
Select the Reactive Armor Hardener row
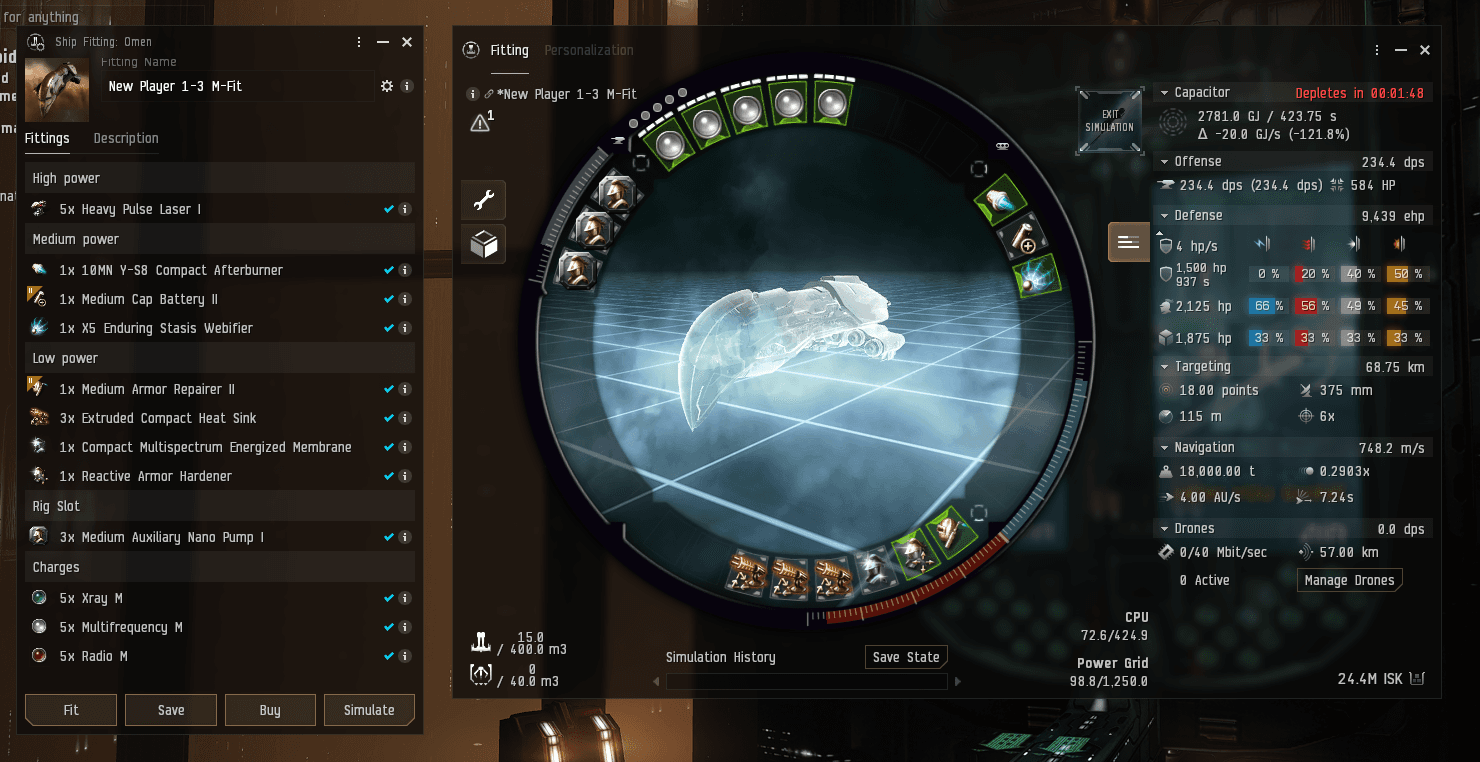pos(156,476)
